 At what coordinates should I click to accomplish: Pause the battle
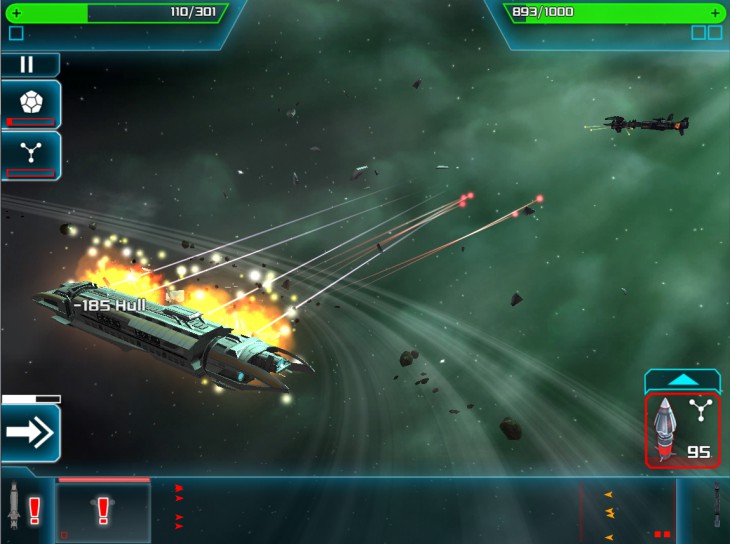pyautogui.click(x=27, y=65)
